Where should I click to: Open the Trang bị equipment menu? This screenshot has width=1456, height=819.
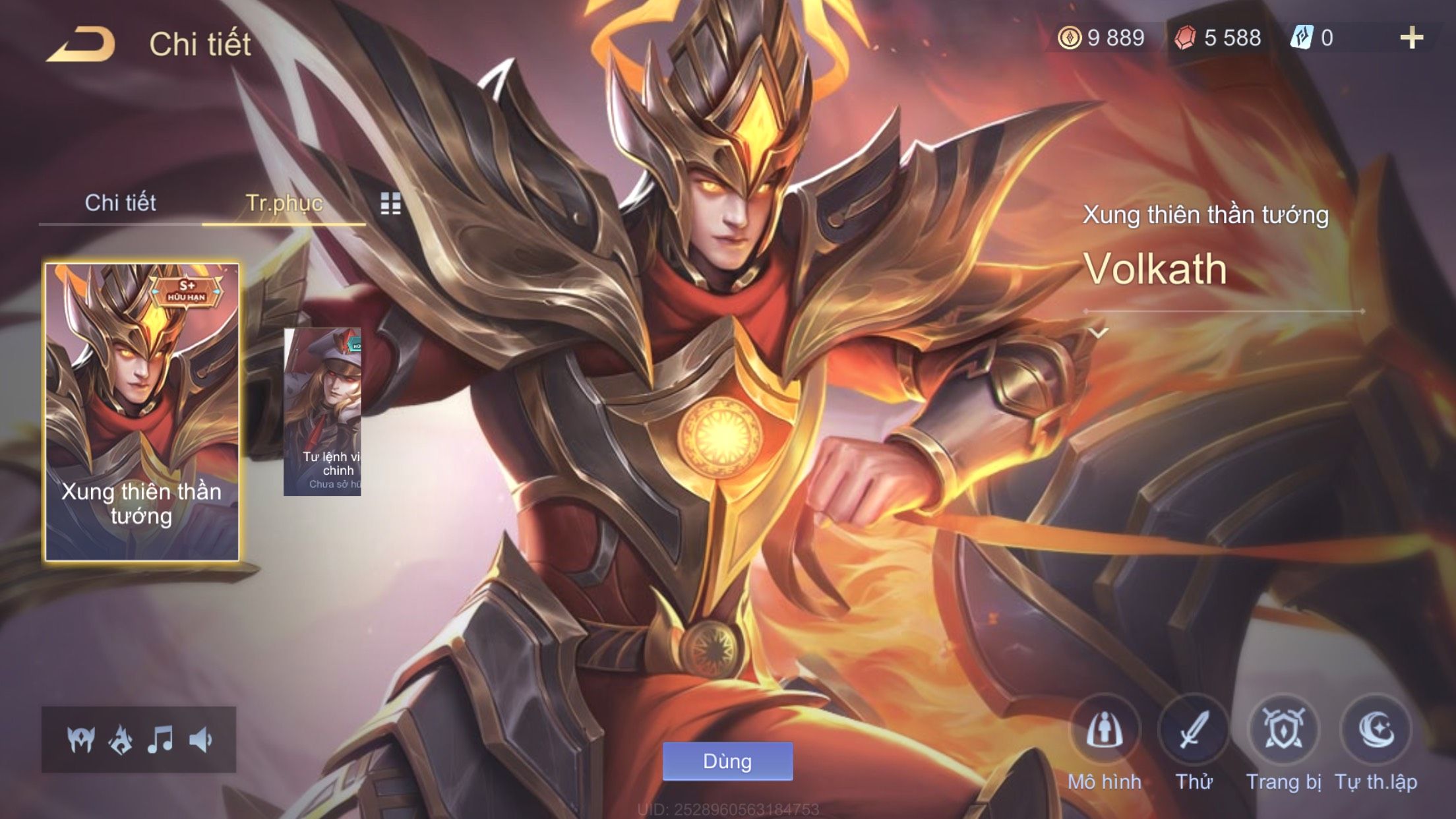click(x=1283, y=731)
